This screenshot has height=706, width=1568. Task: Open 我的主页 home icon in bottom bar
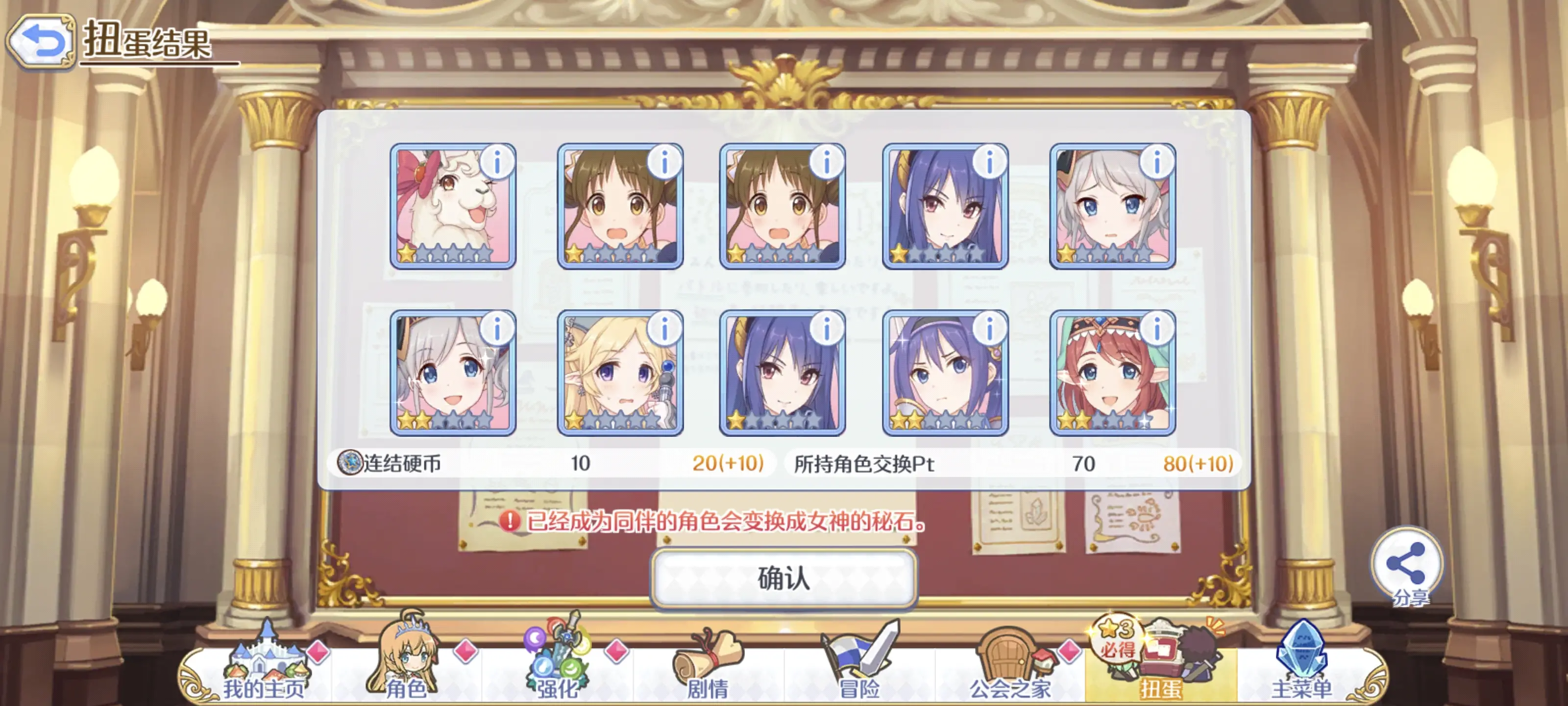pyautogui.click(x=264, y=660)
